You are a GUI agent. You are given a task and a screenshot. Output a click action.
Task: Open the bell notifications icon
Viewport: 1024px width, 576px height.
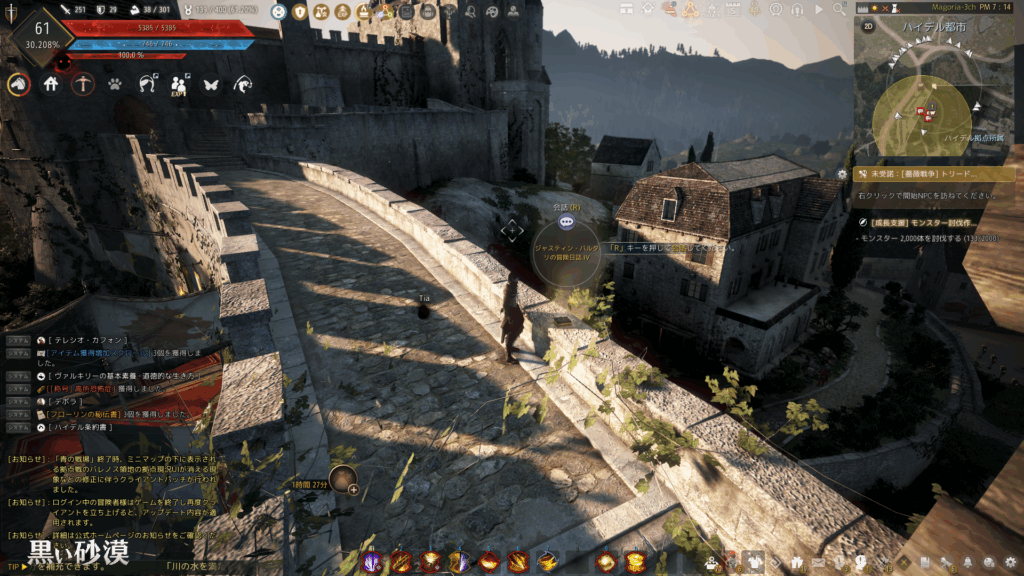click(x=969, y=562)
